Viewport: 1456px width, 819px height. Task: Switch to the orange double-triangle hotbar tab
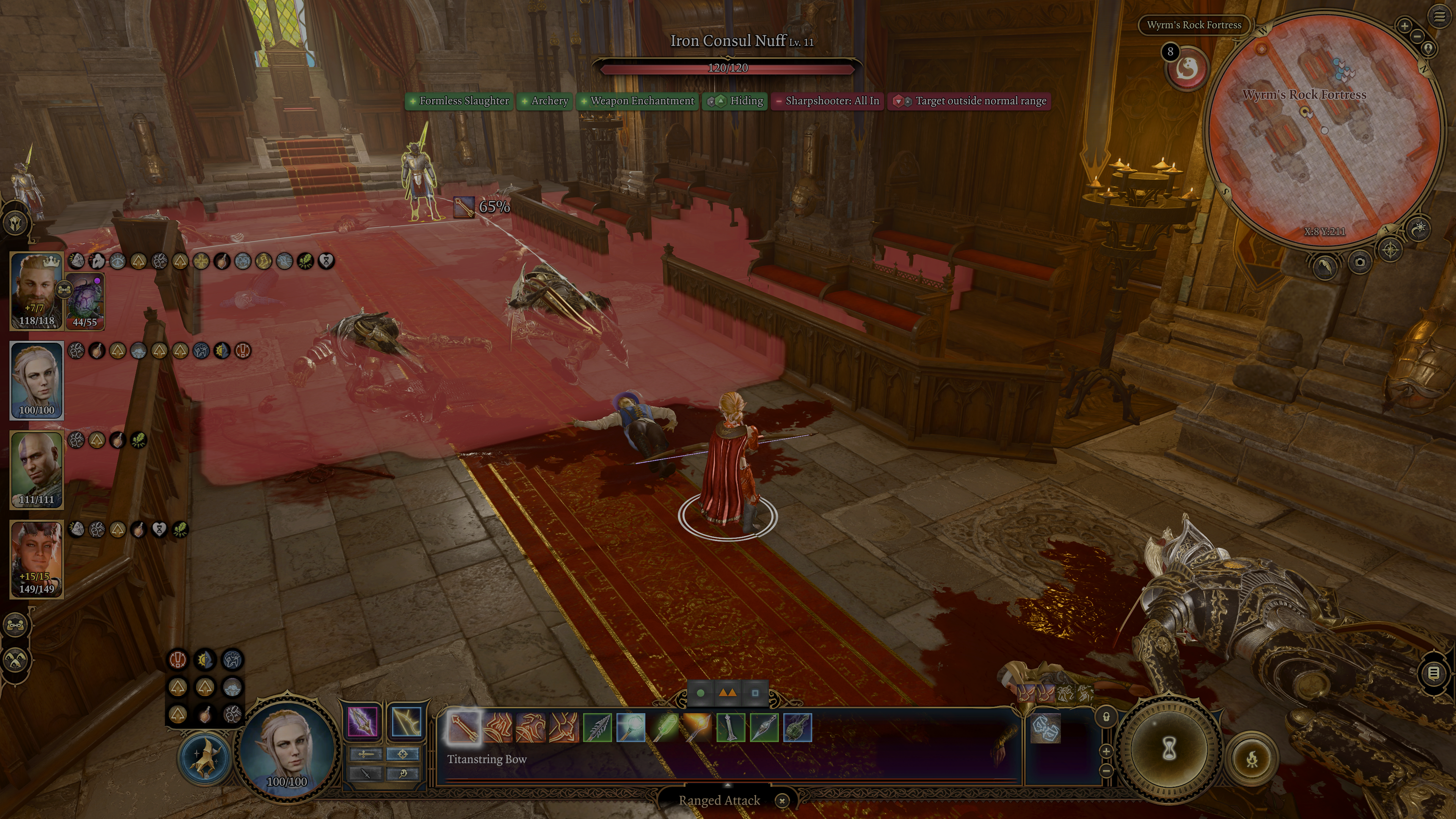click(727, 692)
